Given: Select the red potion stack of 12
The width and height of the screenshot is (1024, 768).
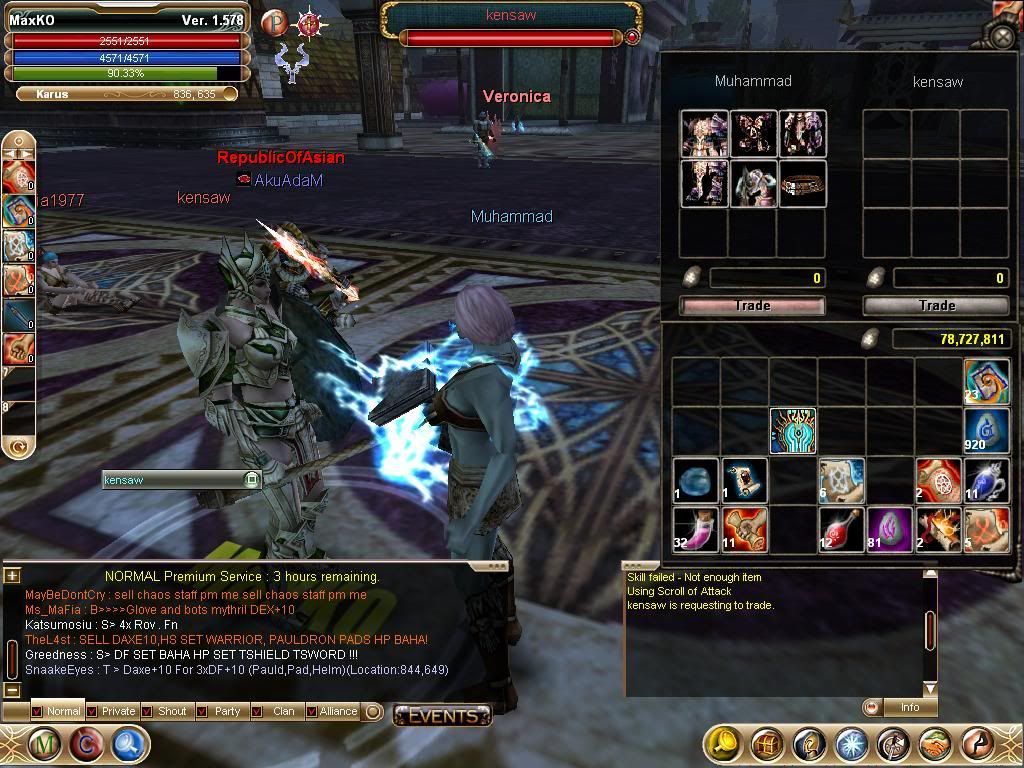Looking at the screenshot, I should tap(841, 528).
